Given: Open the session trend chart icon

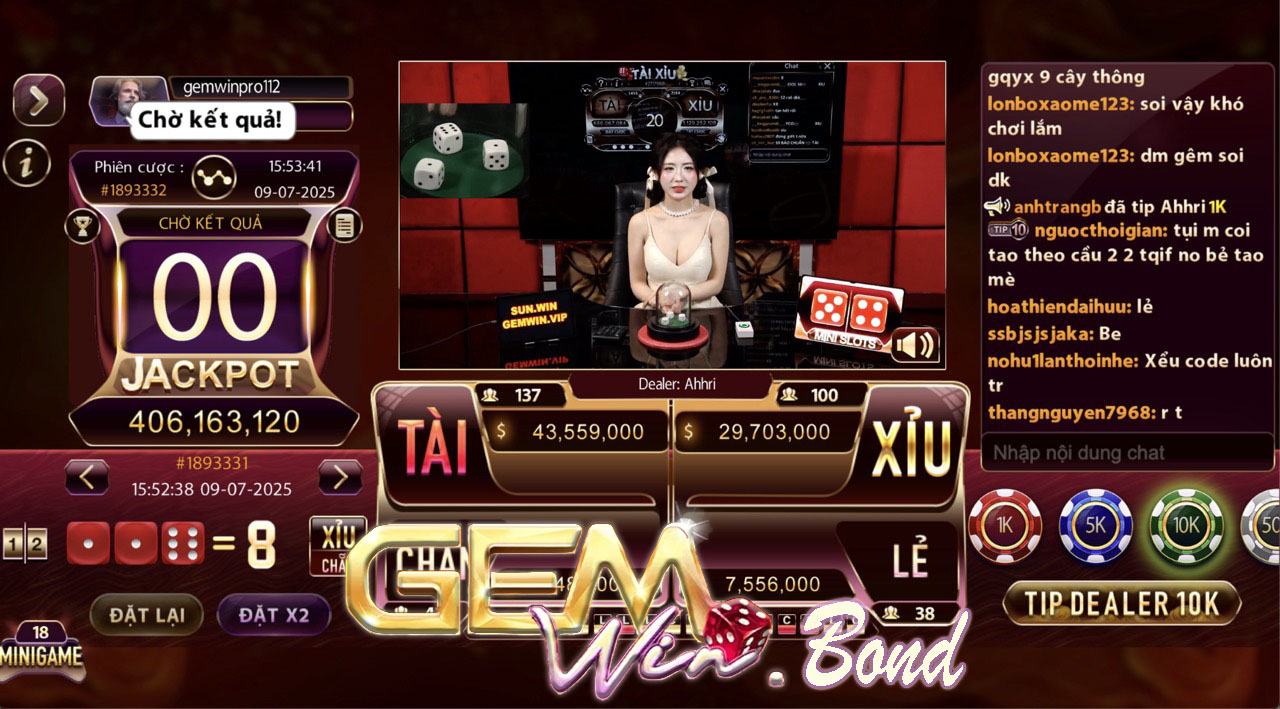Looking at the screenshot, I should [x=214, y=175].
